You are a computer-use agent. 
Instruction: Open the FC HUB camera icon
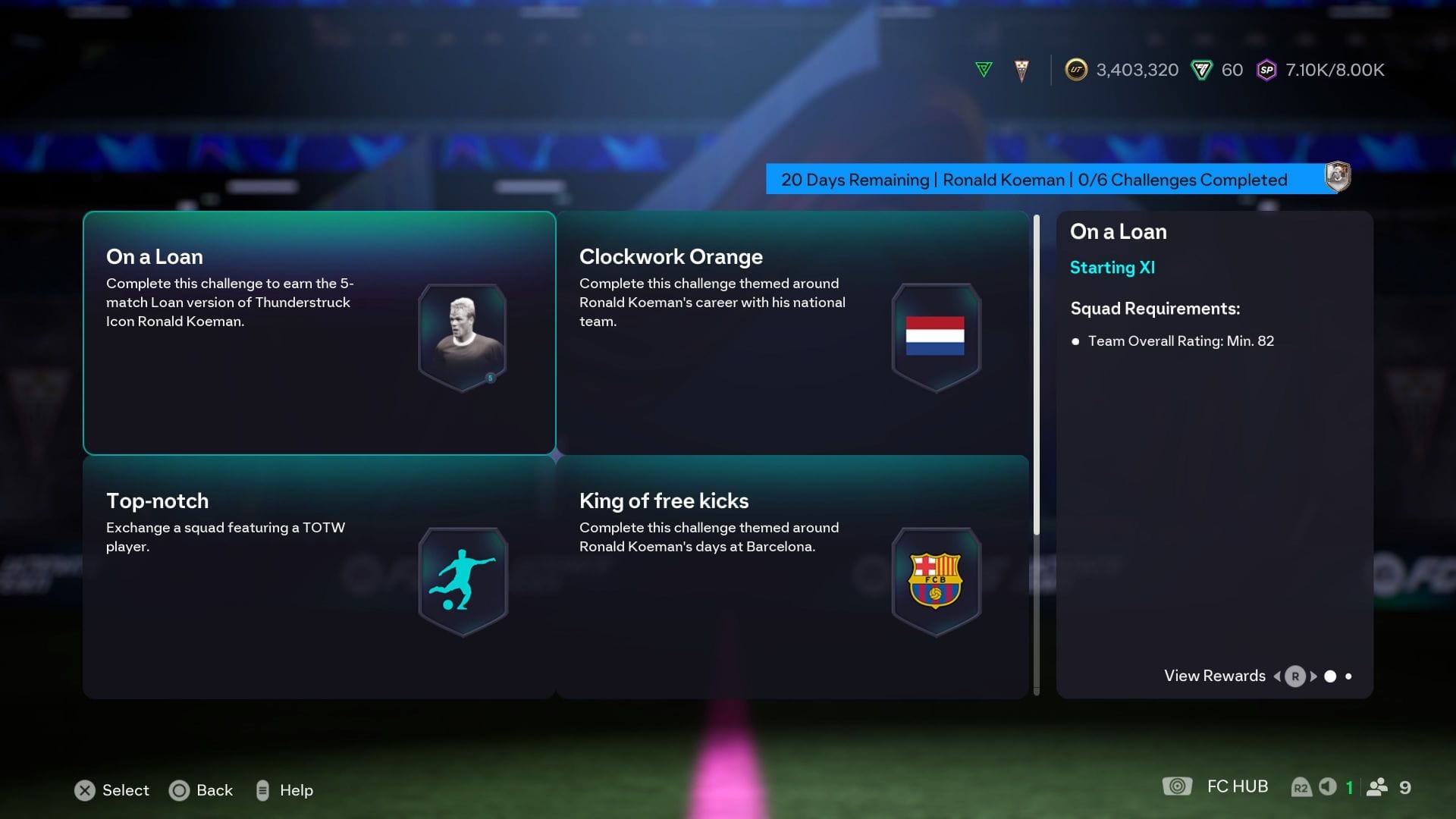(x=1178, y=786)
